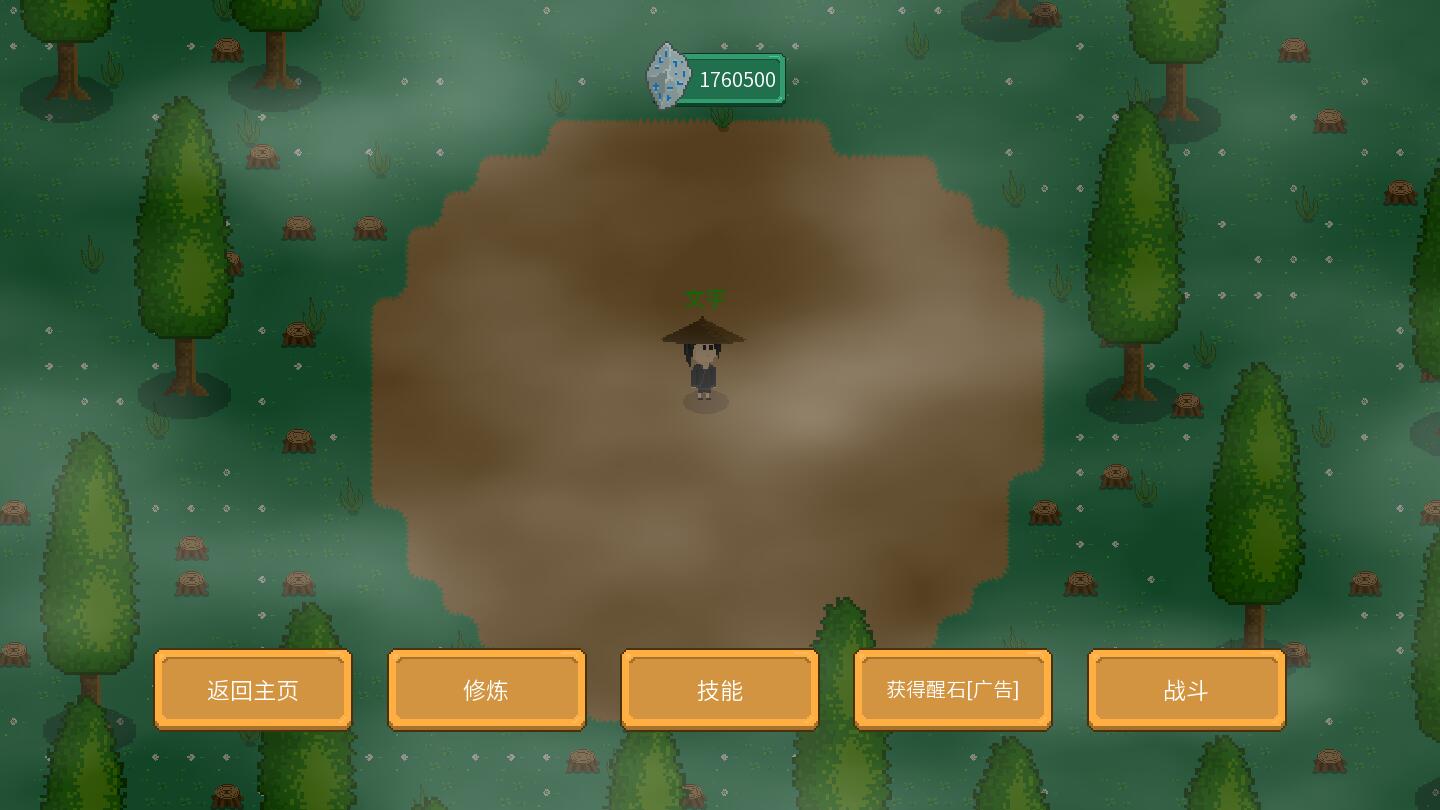This screenshot has height=810, width=1440.
Task: Start combat with the 战斗 button
Action: (x=1186, y=690)
